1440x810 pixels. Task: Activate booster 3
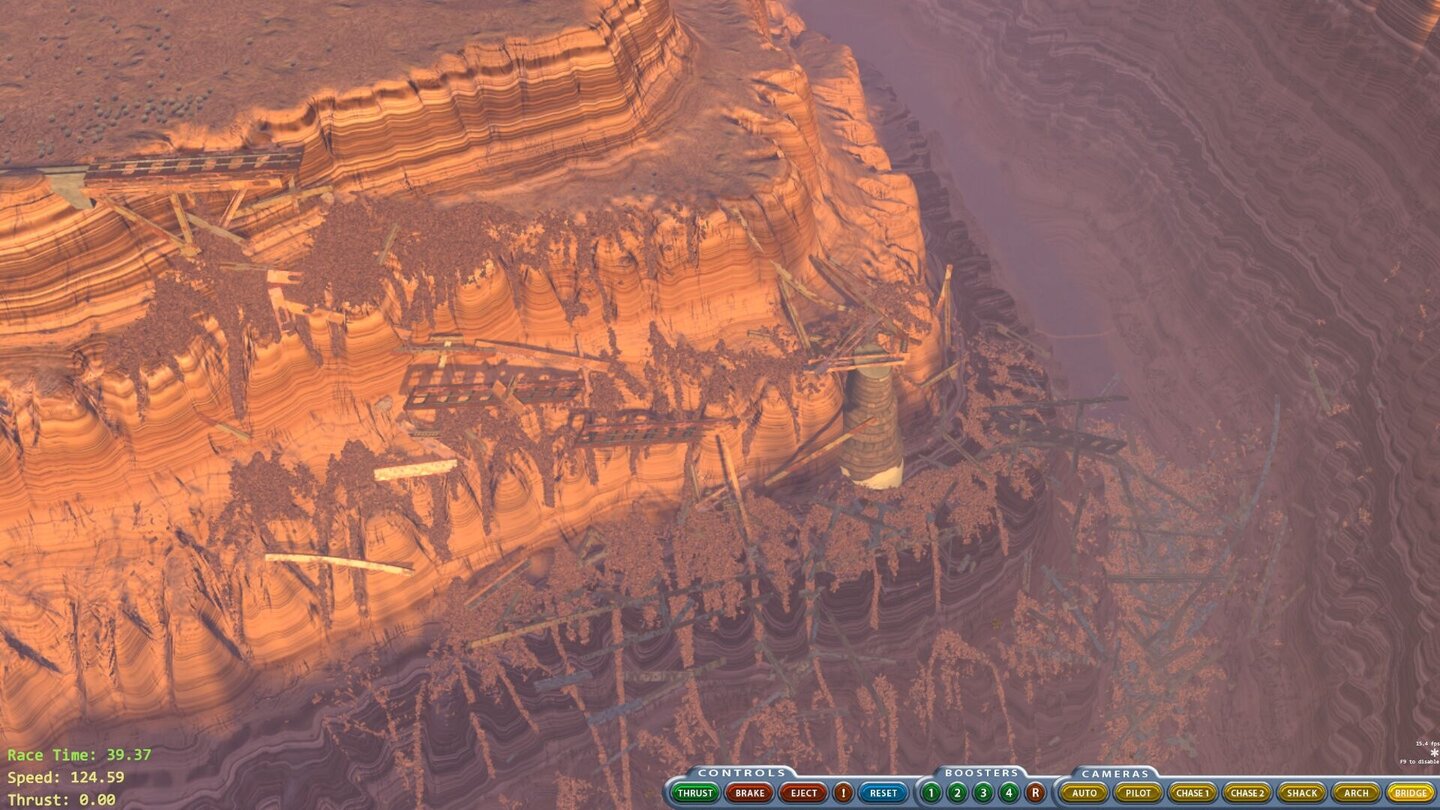coord(983,793)
